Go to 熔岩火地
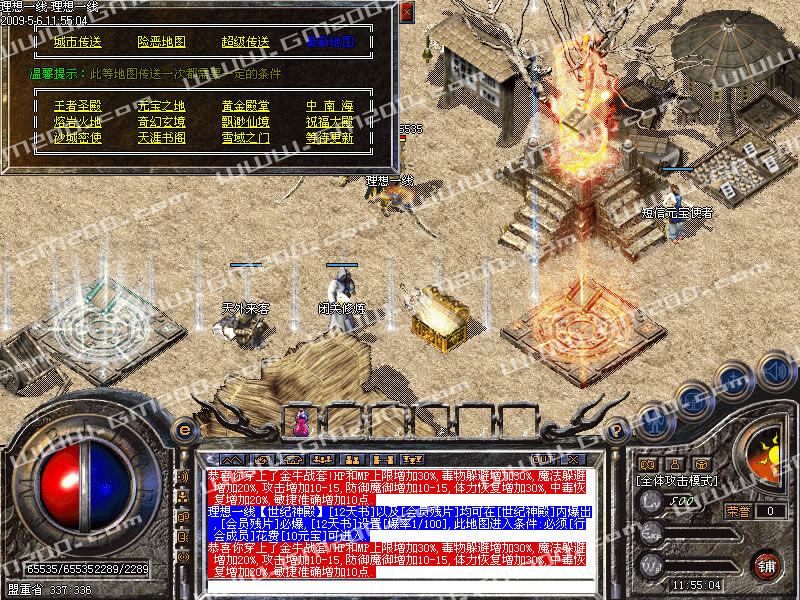This screenshot has width=800, height=600. coord(77,121)
